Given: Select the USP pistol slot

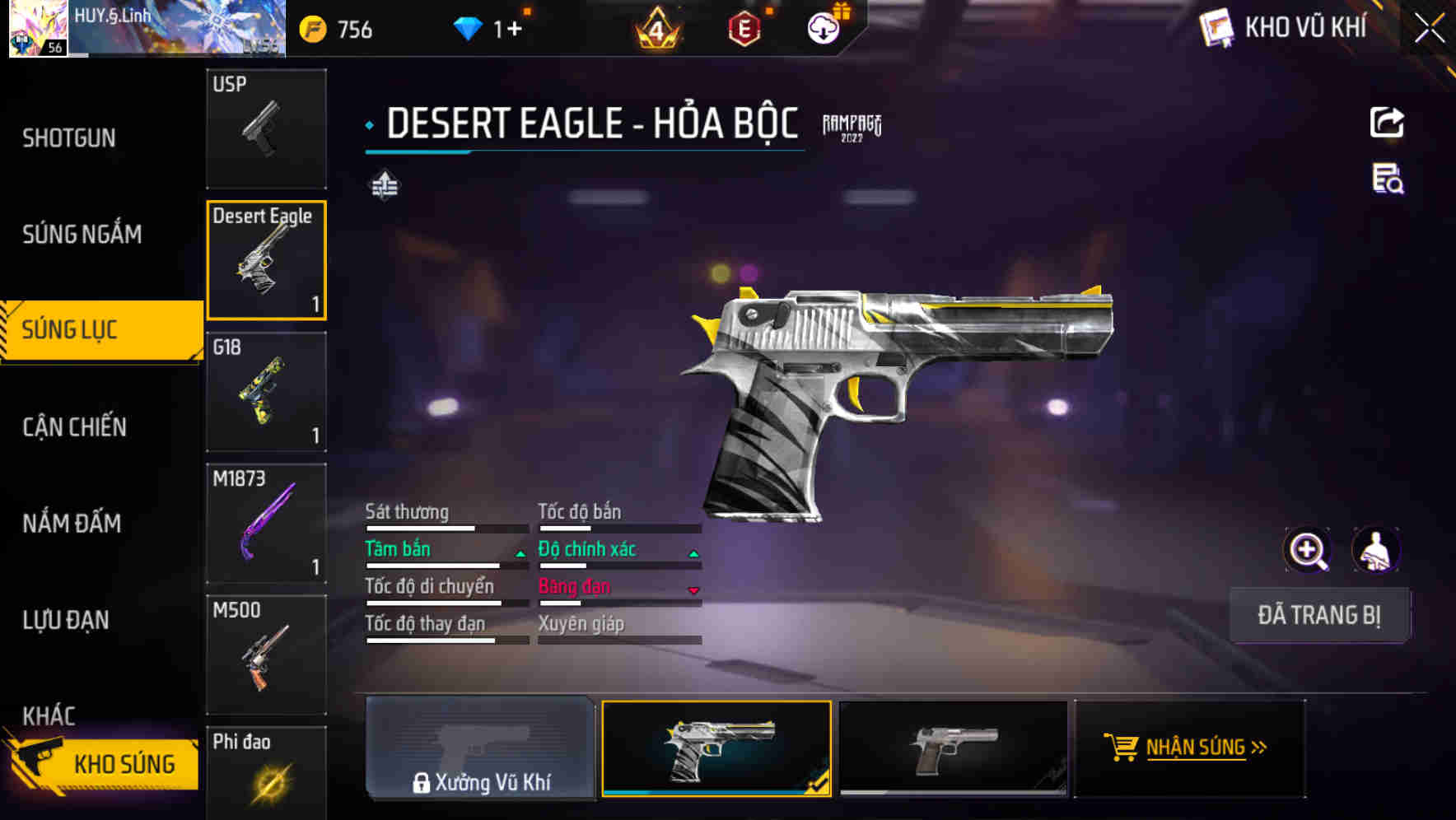Looking at the screenshot, I should [x=266, y=128].
